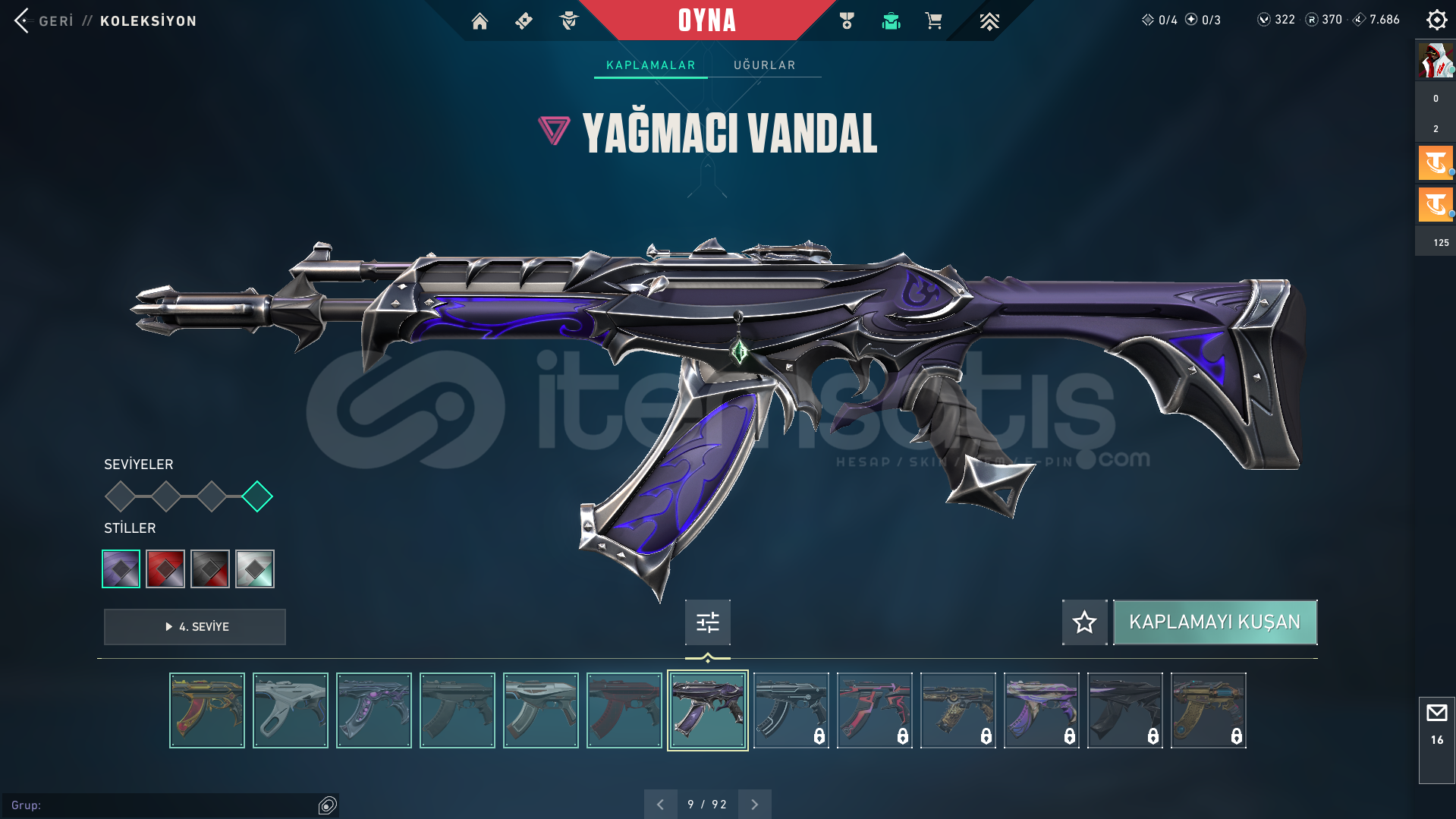
Task: Select level 4 diamond on the SEVIYELER track
Action: pos(257,496)
